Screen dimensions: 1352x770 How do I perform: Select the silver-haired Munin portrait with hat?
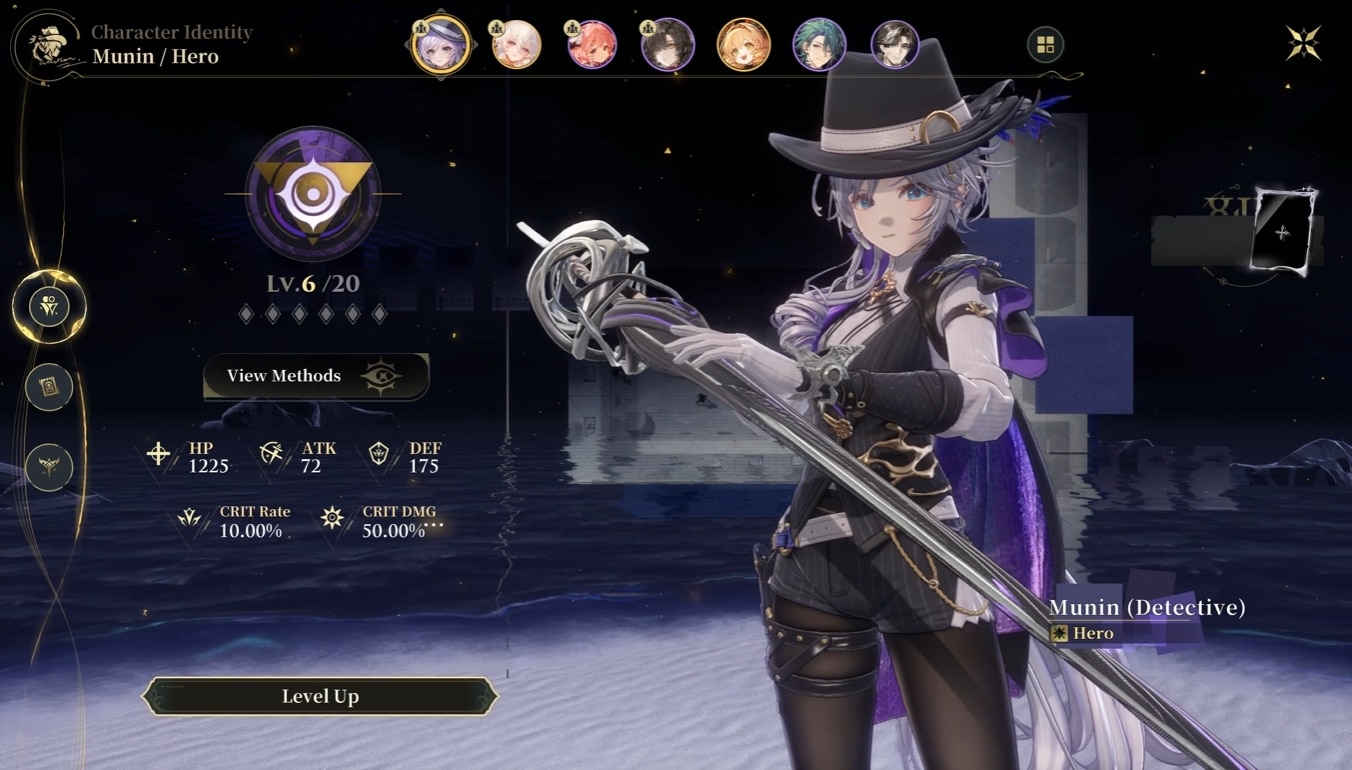(x=441, y=45)
